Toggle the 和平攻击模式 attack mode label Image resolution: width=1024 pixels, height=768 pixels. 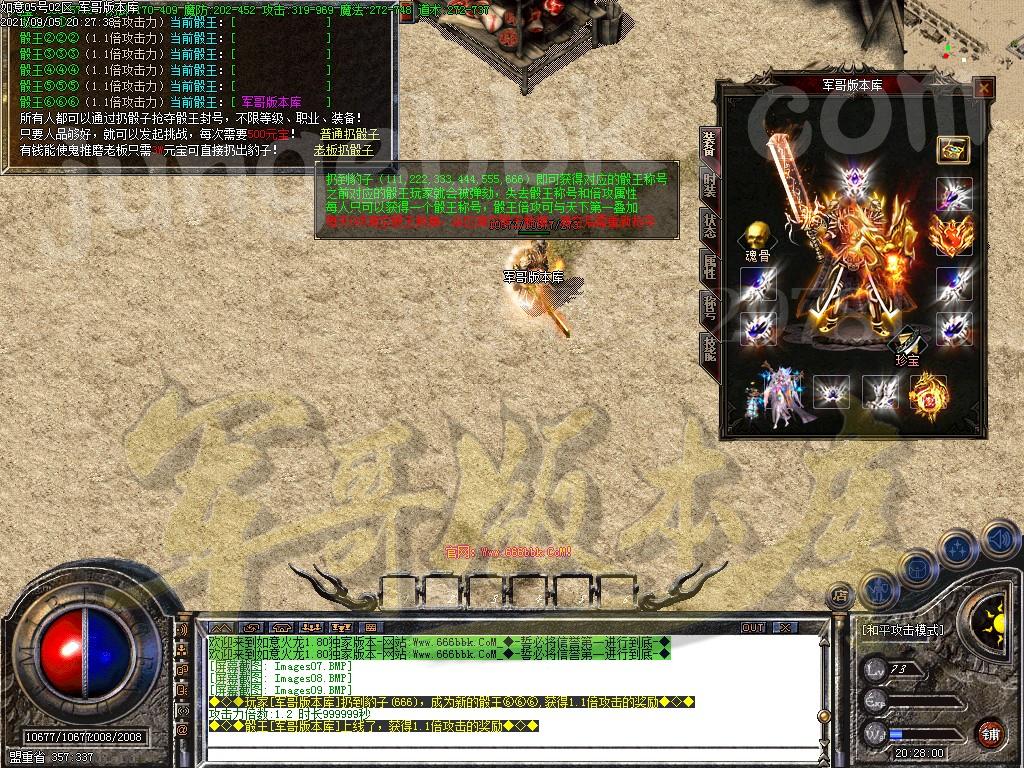pyautogui.click(x=902, y=630)
